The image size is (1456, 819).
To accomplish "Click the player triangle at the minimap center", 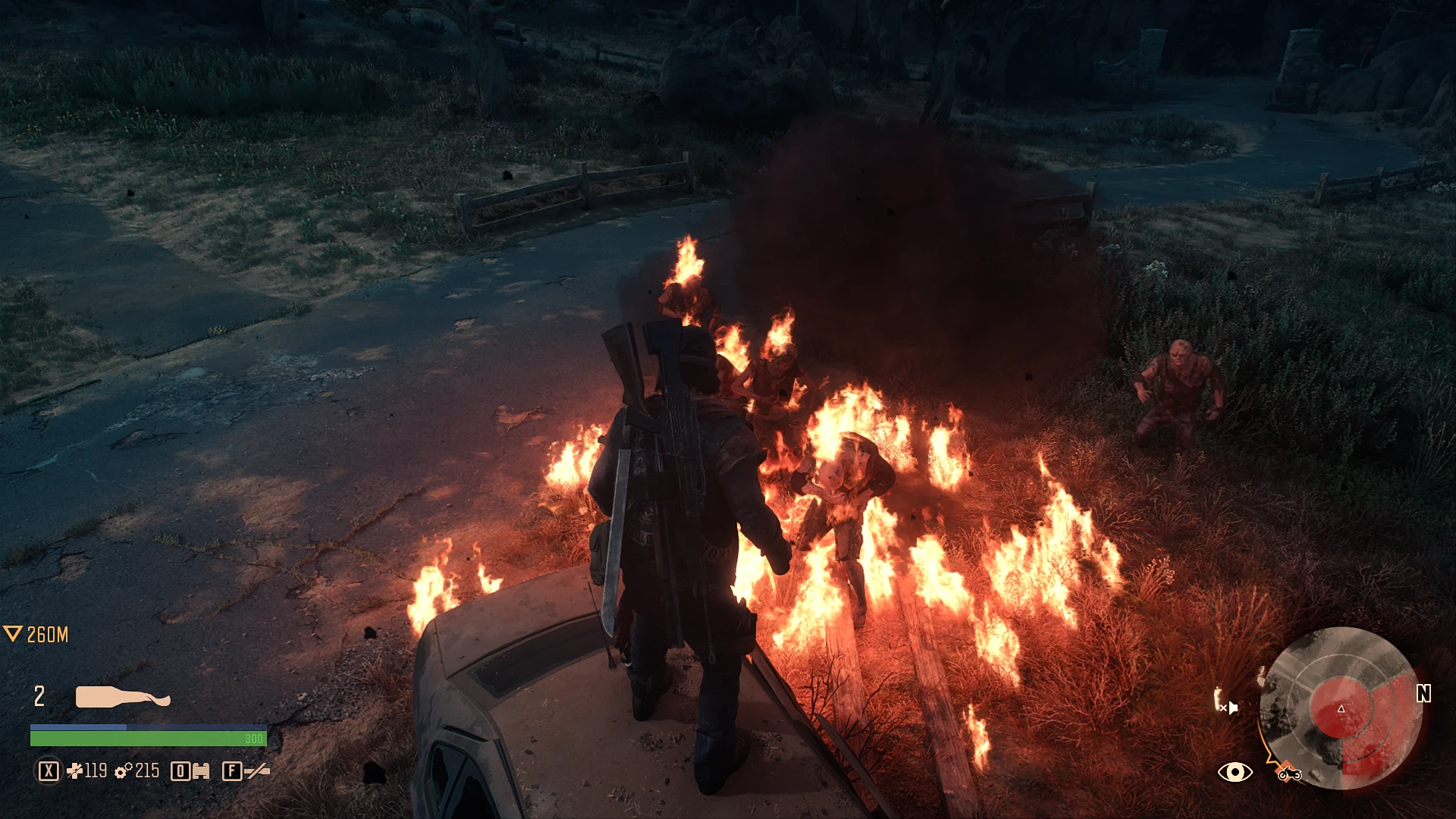I will (1341, 708).
